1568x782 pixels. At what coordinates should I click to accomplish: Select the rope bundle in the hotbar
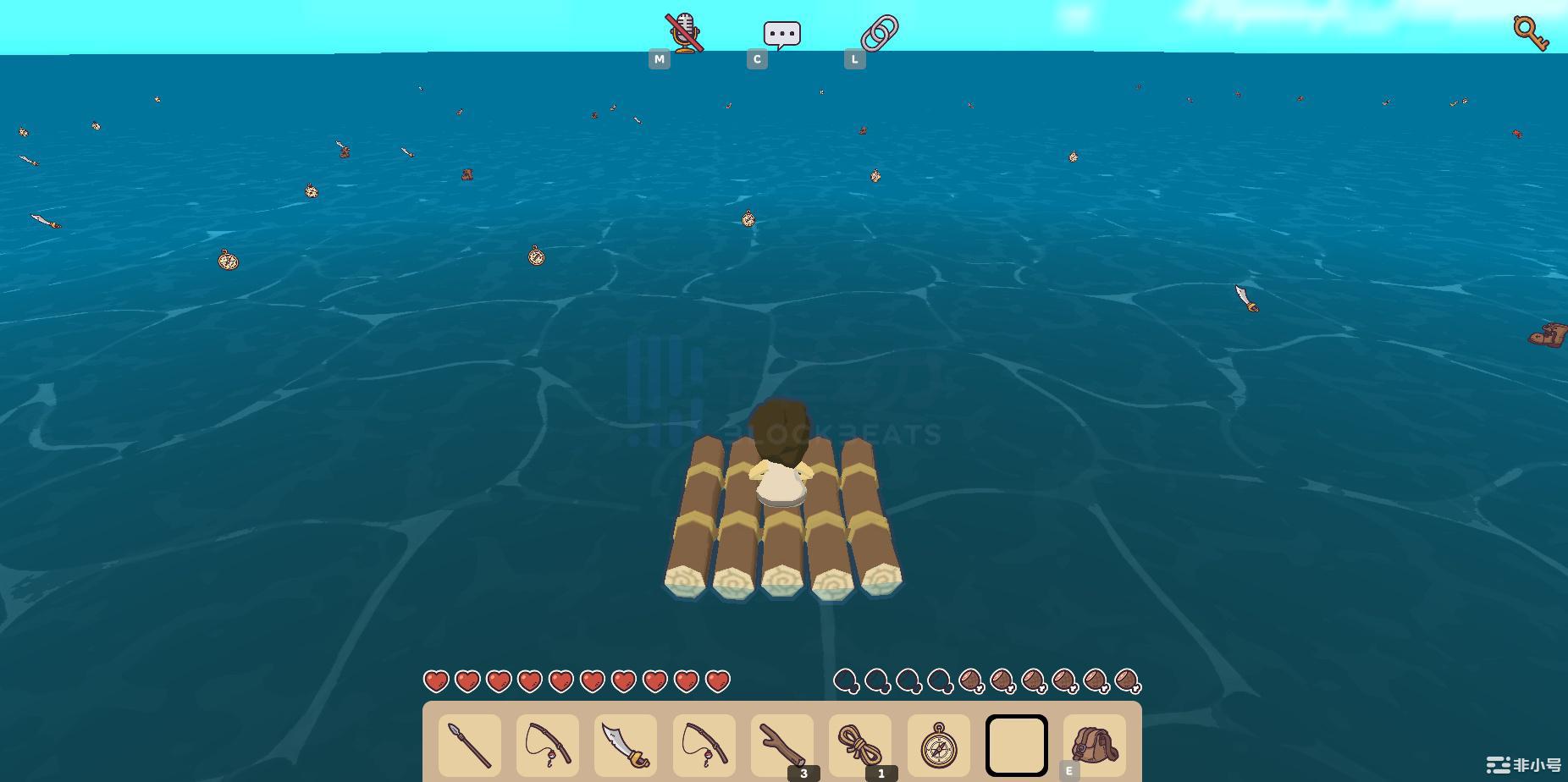[860, 745]
